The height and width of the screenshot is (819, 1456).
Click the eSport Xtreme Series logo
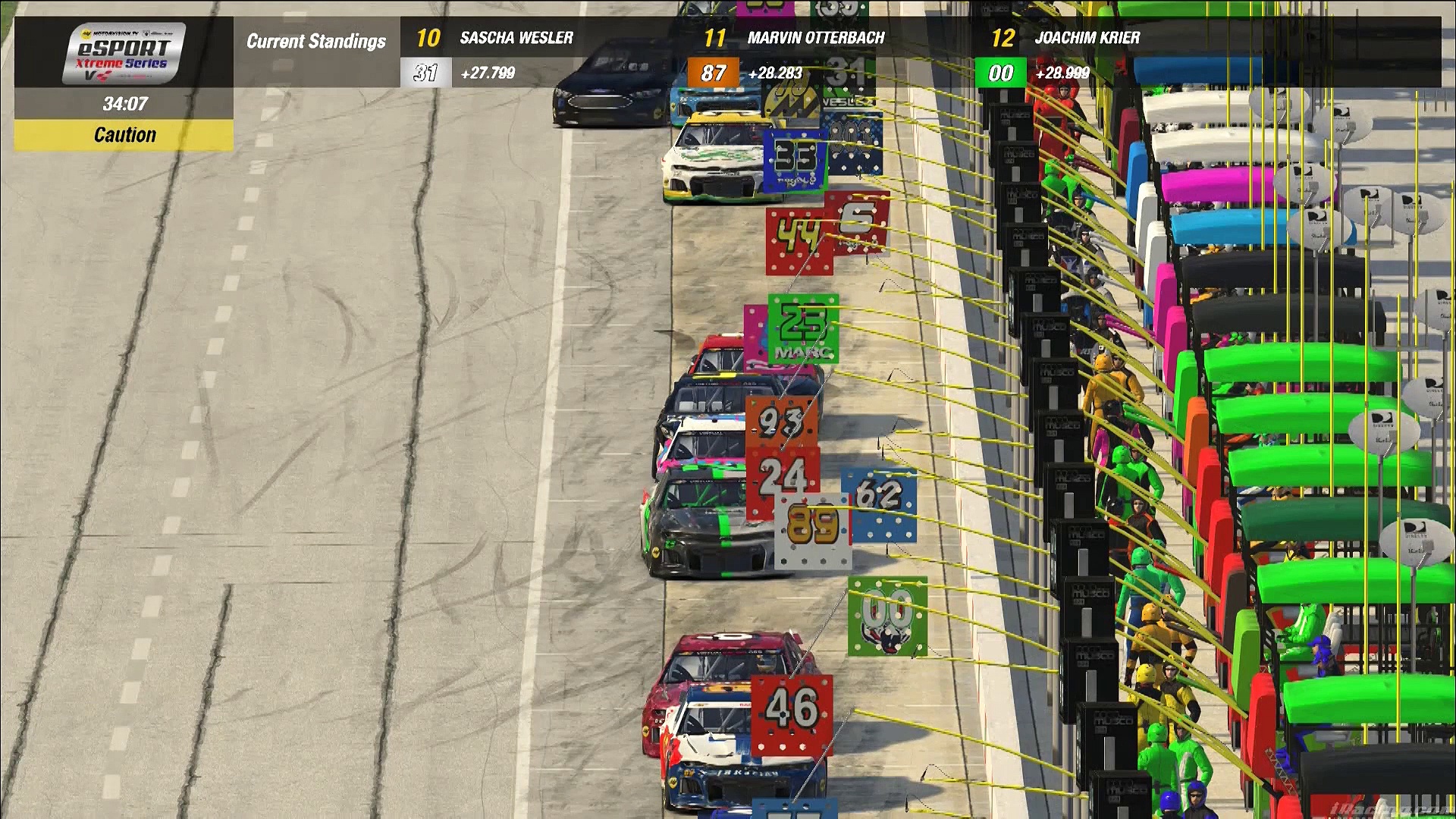tap(124, 53)
